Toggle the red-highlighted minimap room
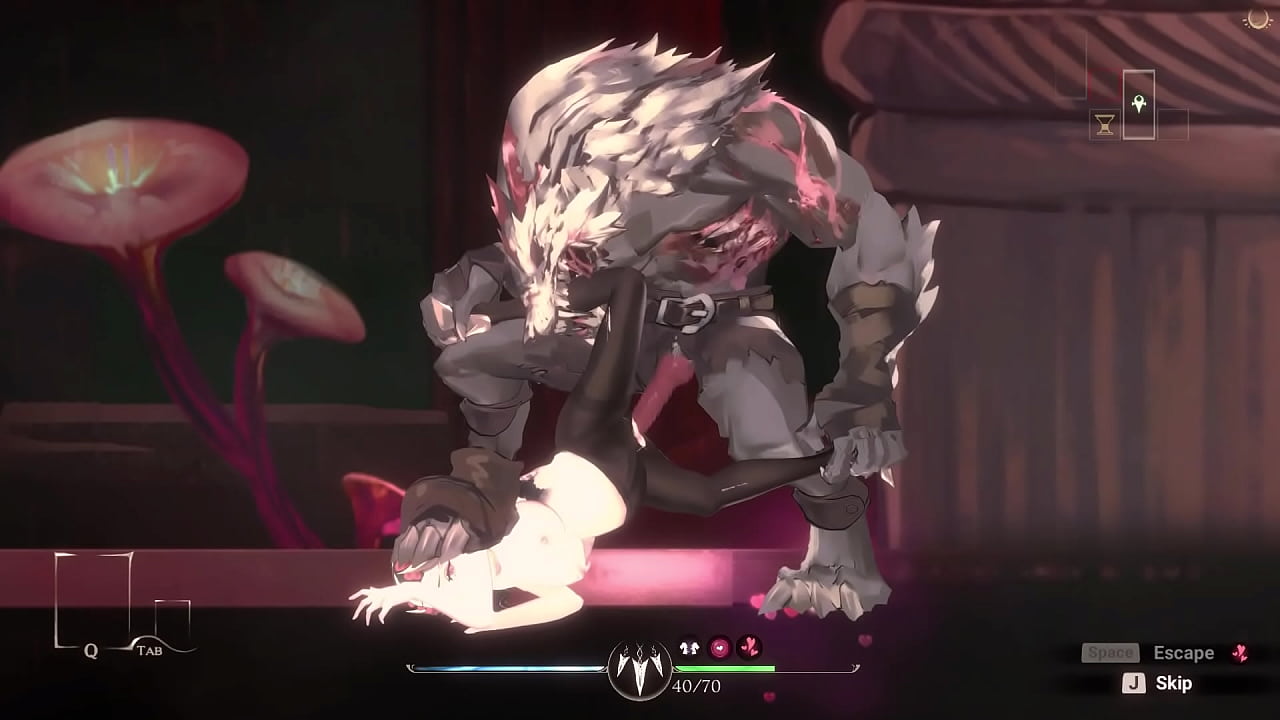1280x720 pixels. (1103, 83)
